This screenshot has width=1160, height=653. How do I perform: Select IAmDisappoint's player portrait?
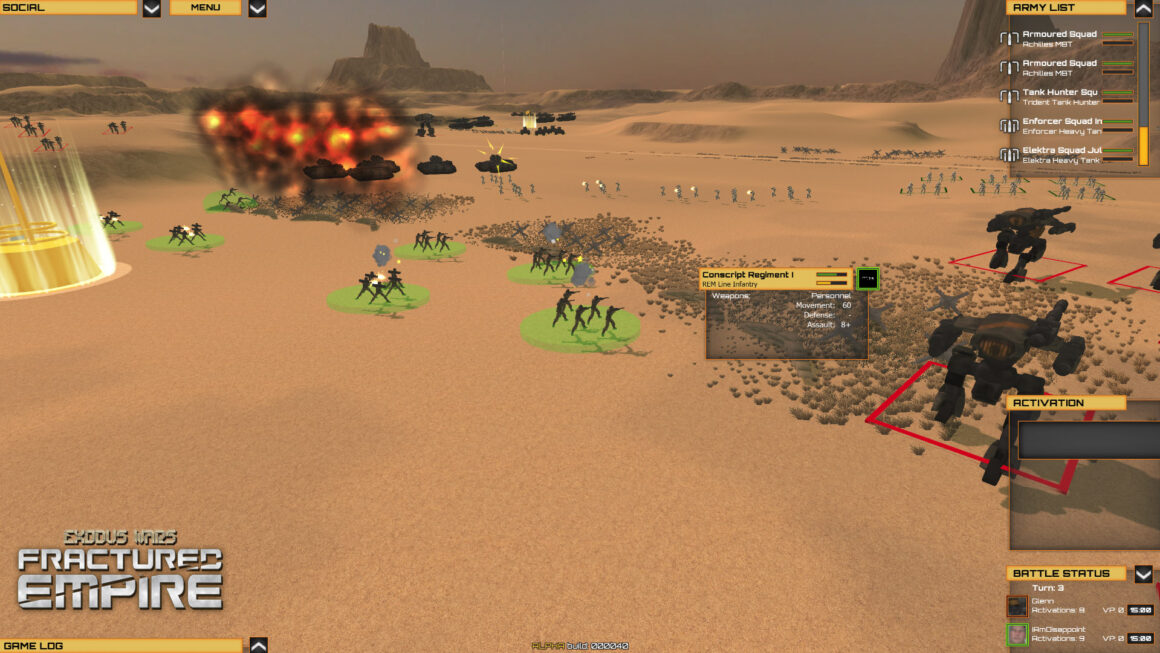click(x=1017, y=634)
